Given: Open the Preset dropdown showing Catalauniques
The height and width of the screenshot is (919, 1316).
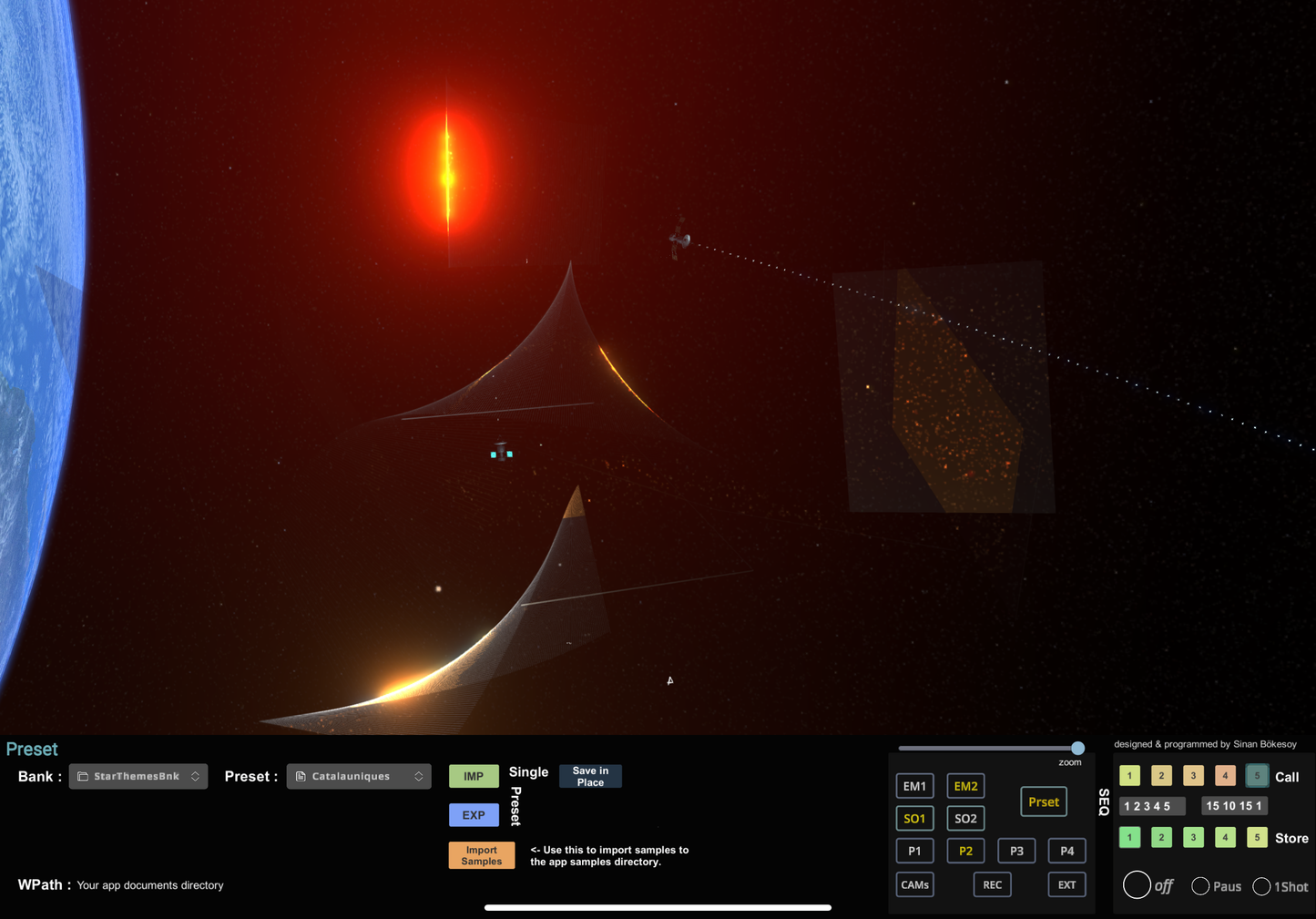Looking at the screenshot, I should (359, 776).
